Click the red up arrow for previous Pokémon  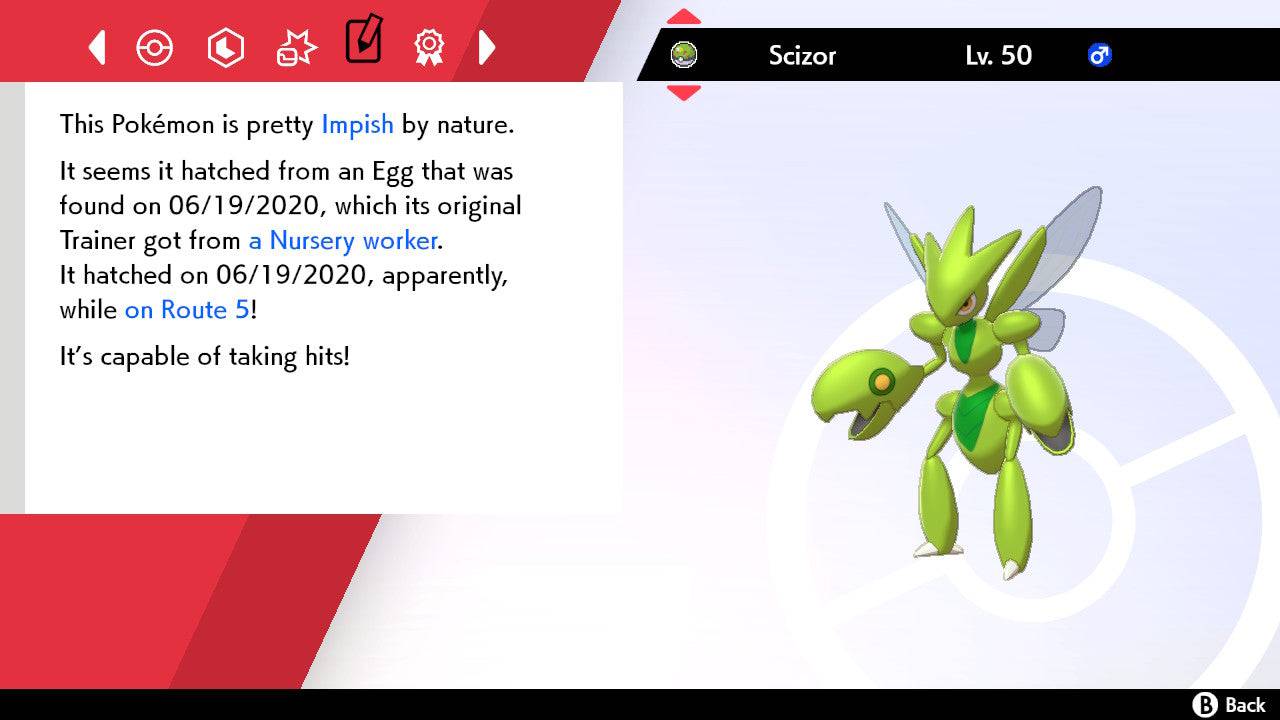[x=683, y=14]
